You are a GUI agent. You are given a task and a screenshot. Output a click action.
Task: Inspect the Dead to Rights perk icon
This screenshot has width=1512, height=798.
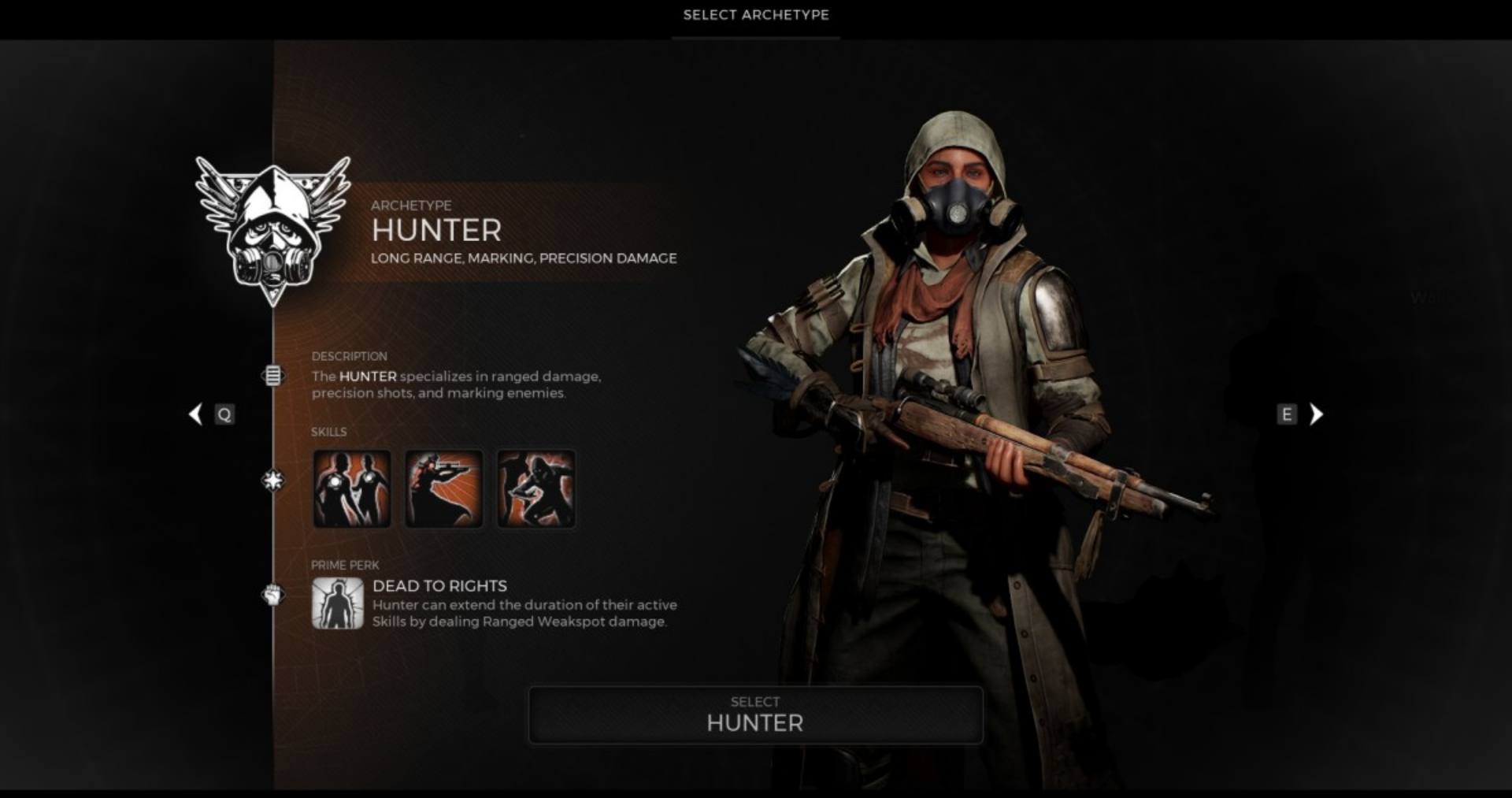[338, 603]
